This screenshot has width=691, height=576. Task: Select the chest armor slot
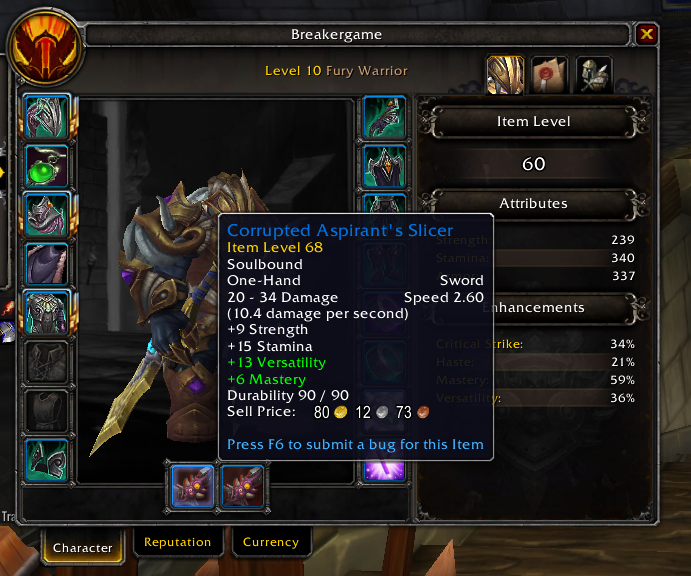click(x=46, y=312)
